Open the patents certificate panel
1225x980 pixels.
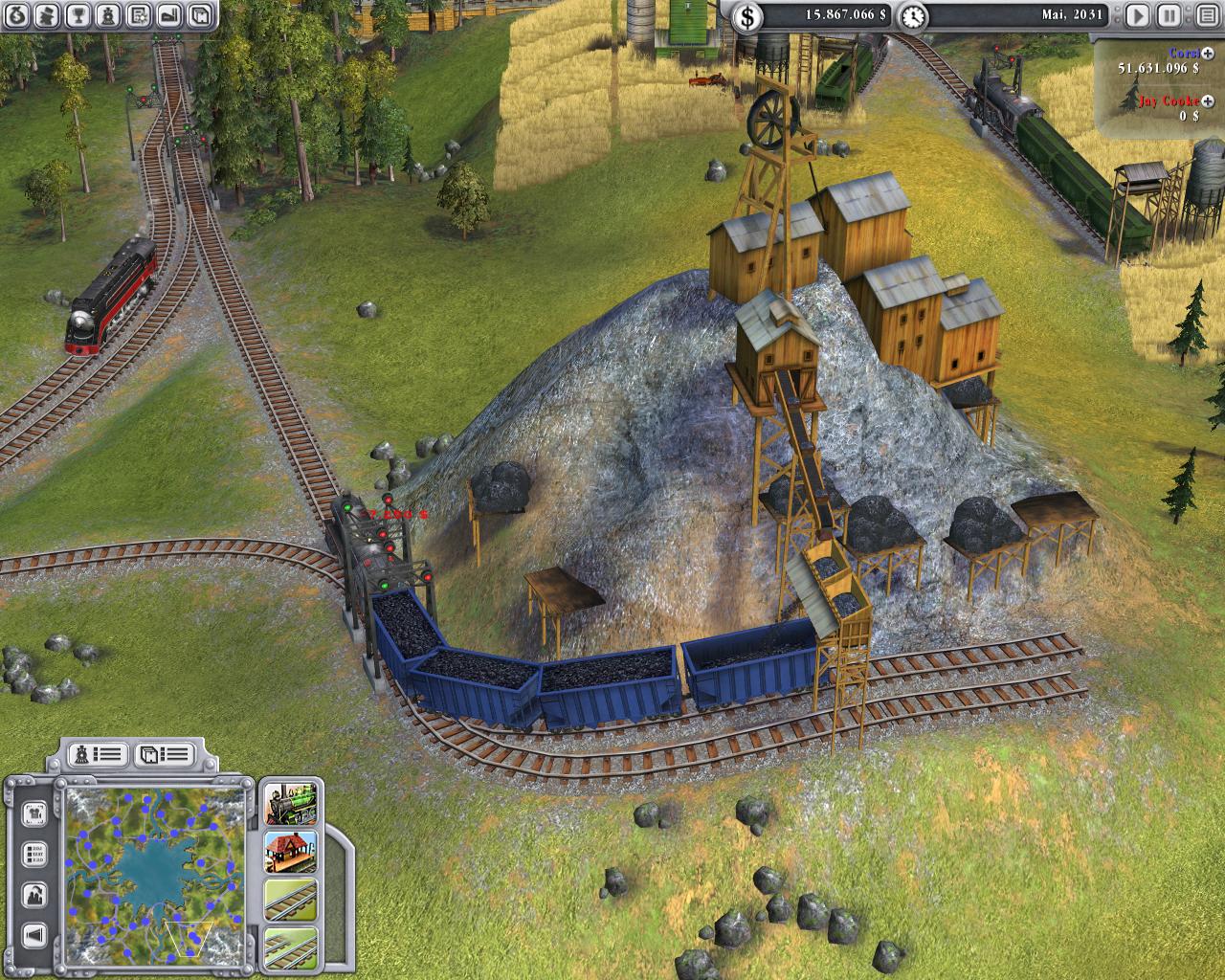[x=139, y=15]
